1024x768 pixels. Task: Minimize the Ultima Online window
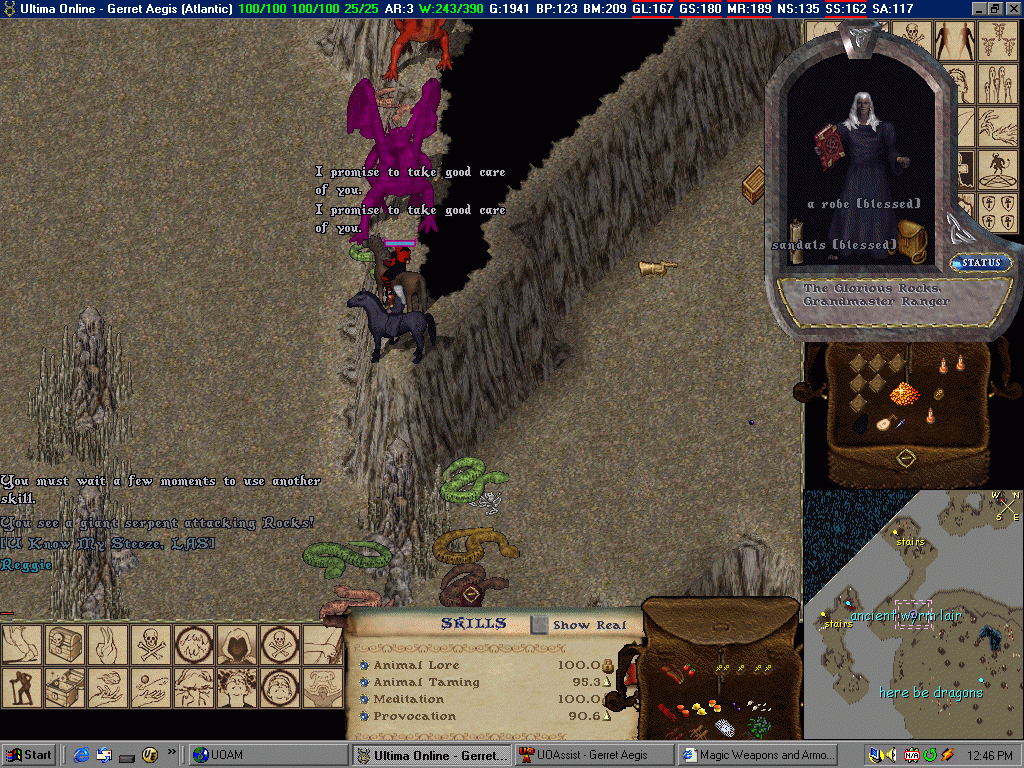point(977,8)
